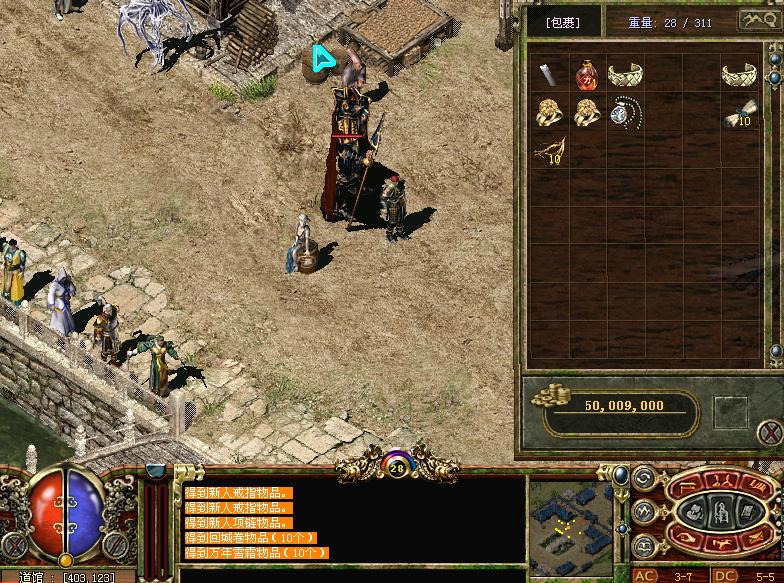
Task: Open the minimap of the town
Action: coord(570,520)
